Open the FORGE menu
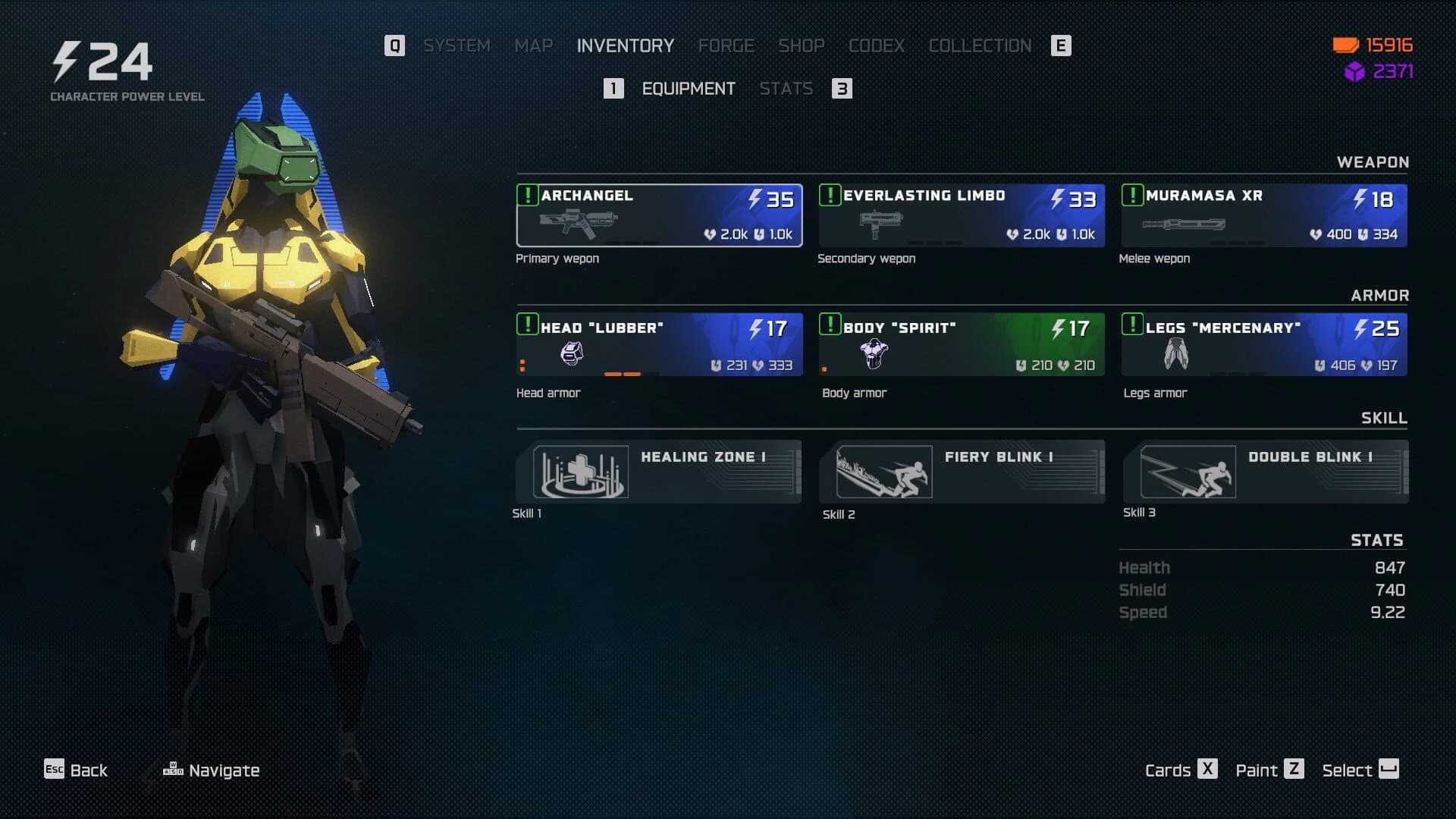The width and height of the screenshot is (1456, 819). [x=725, y=45]
